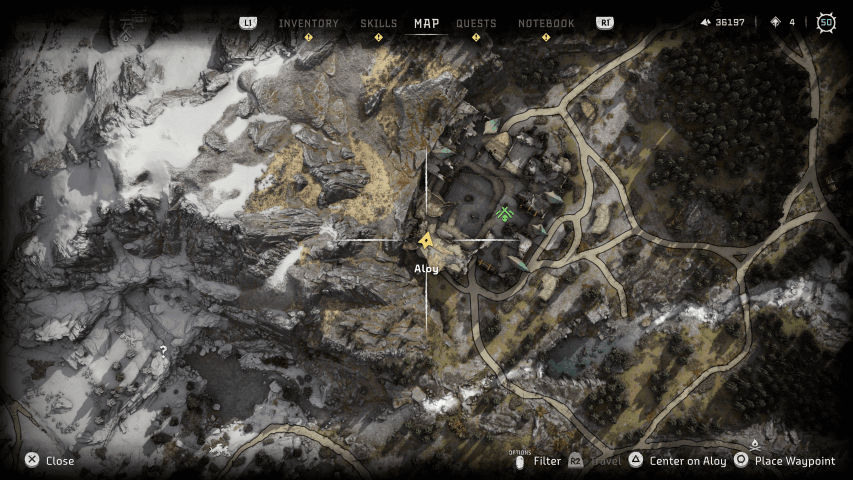Click the green machine site marker
This screenshot has height=480, width=853.
[x=505, y=213]
